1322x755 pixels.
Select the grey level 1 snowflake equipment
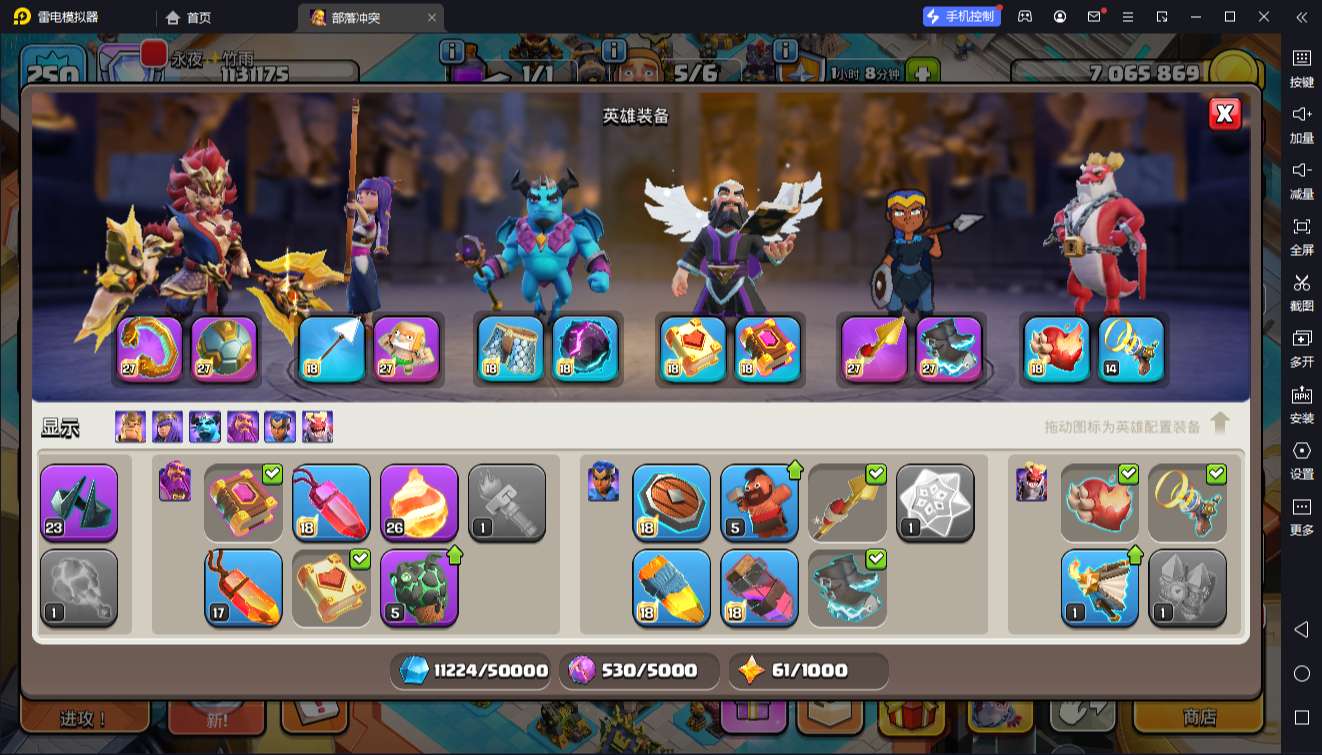coord(935,502)
